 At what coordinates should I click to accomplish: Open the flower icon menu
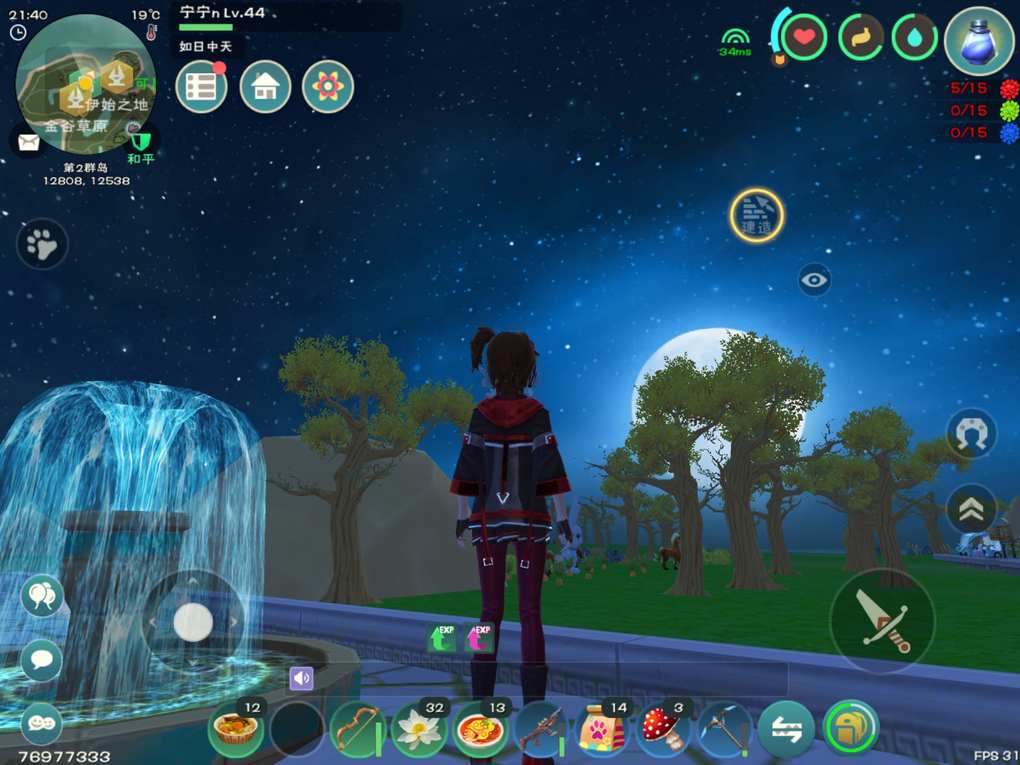point(328,87)
